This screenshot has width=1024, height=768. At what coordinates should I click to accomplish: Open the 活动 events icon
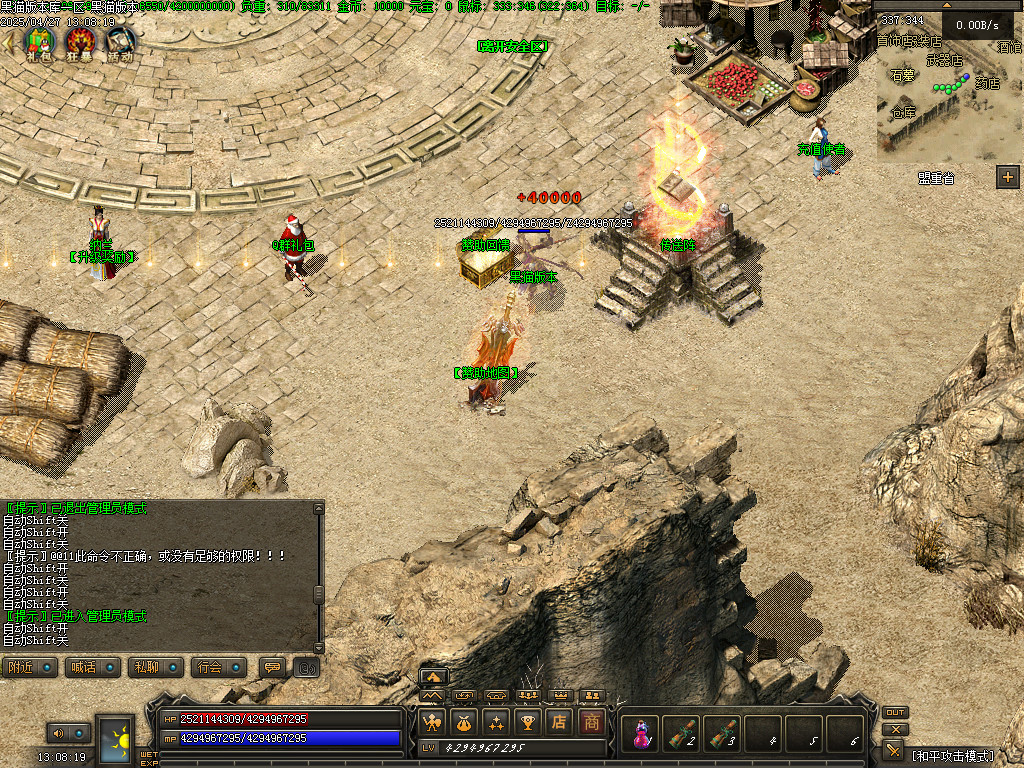tap(121, 42)
